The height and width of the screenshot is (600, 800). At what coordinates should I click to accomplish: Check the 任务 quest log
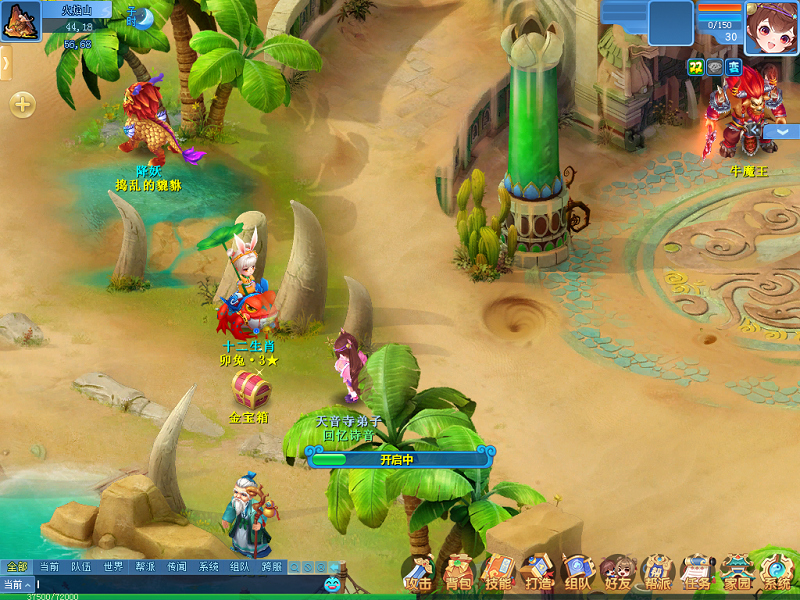(x=697, y=573)
